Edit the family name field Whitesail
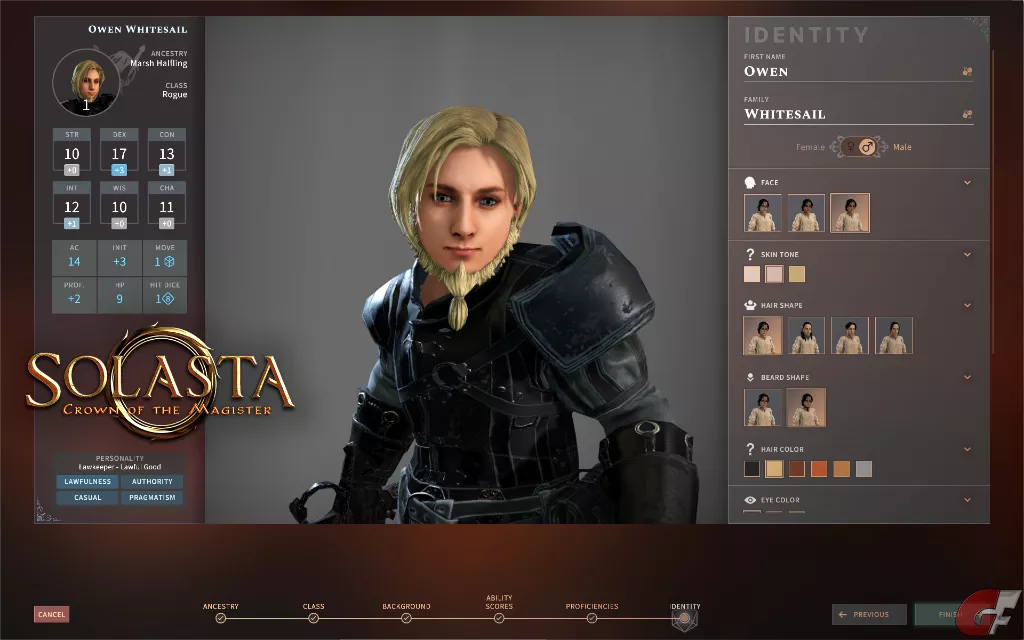 point(848,114)
